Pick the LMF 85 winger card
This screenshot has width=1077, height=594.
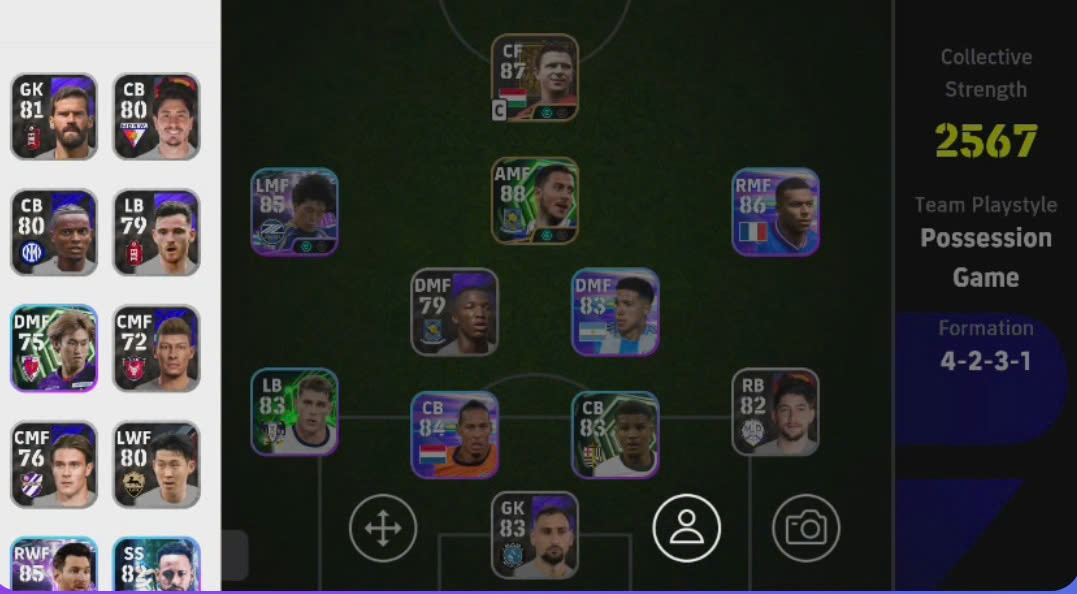(x=294, y=212)
